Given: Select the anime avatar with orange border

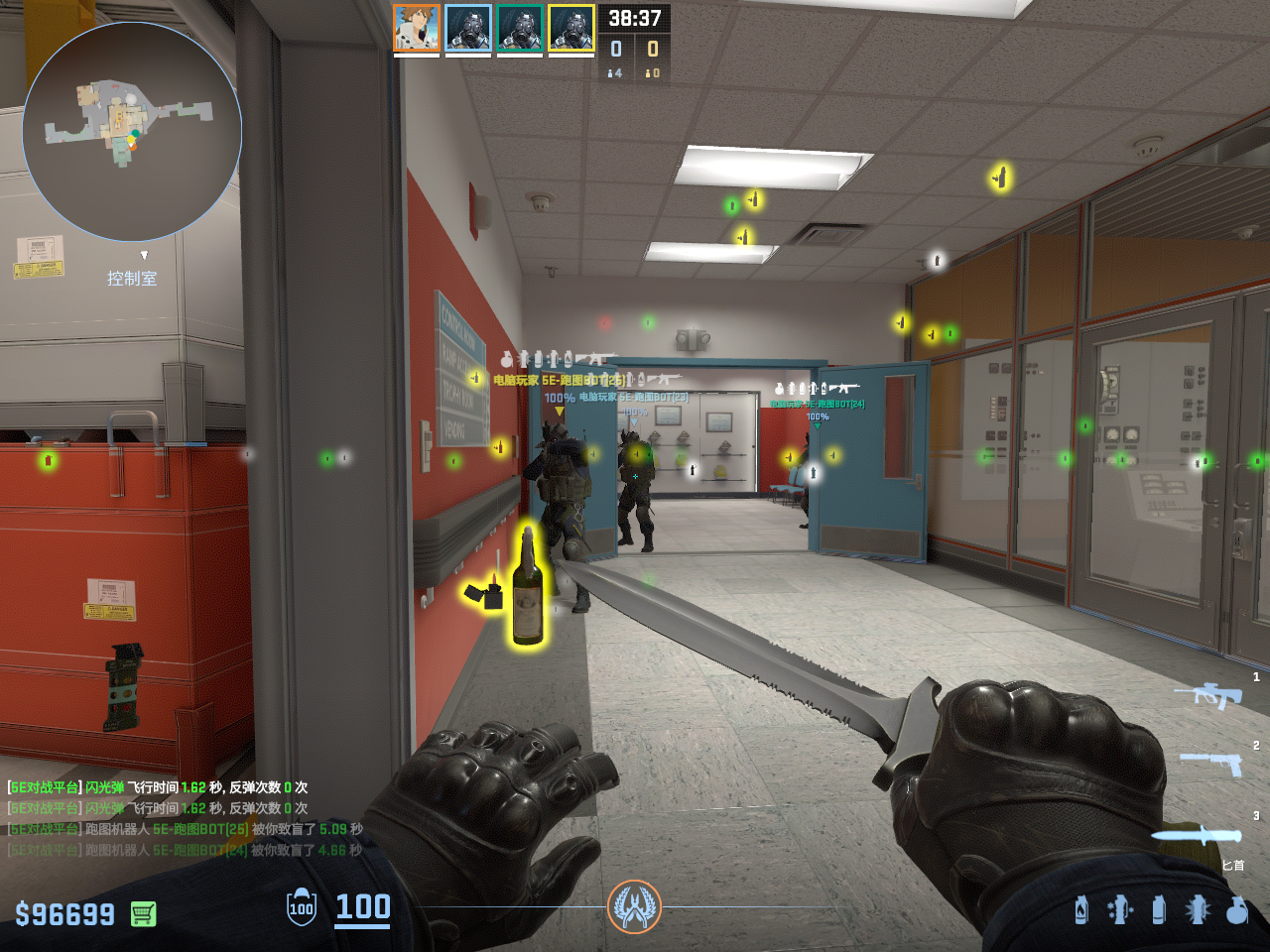Looking at the screenshot, I should 417,28.
